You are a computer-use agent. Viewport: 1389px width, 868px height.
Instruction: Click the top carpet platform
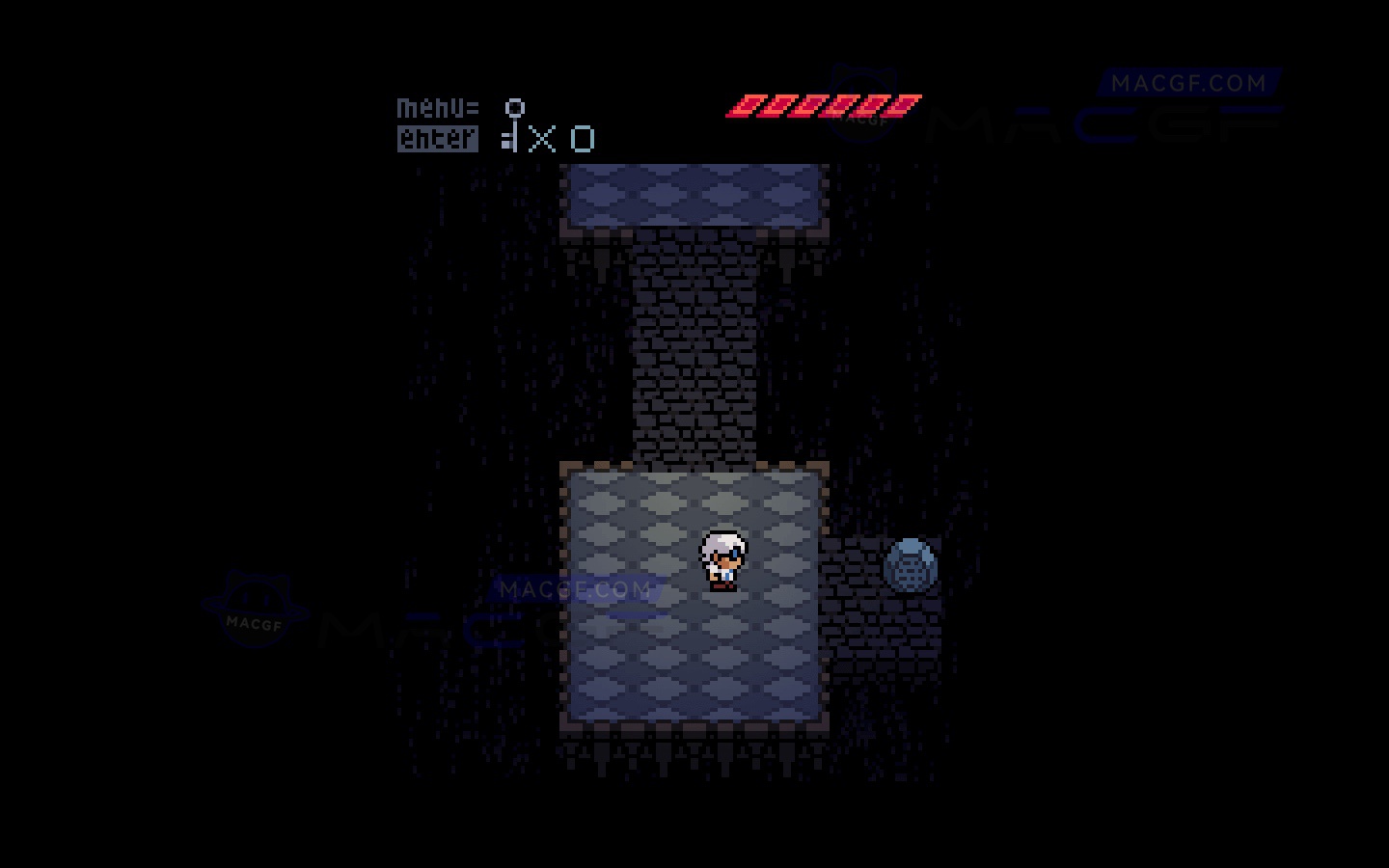[694, 196]
